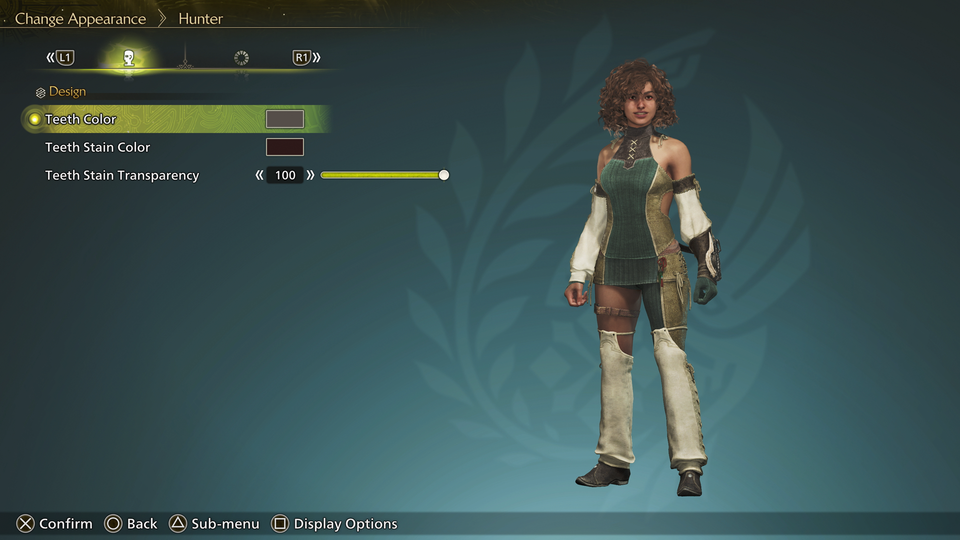Open the Teeth Color swatch
The image size is (960, 540).
(284, 119)
